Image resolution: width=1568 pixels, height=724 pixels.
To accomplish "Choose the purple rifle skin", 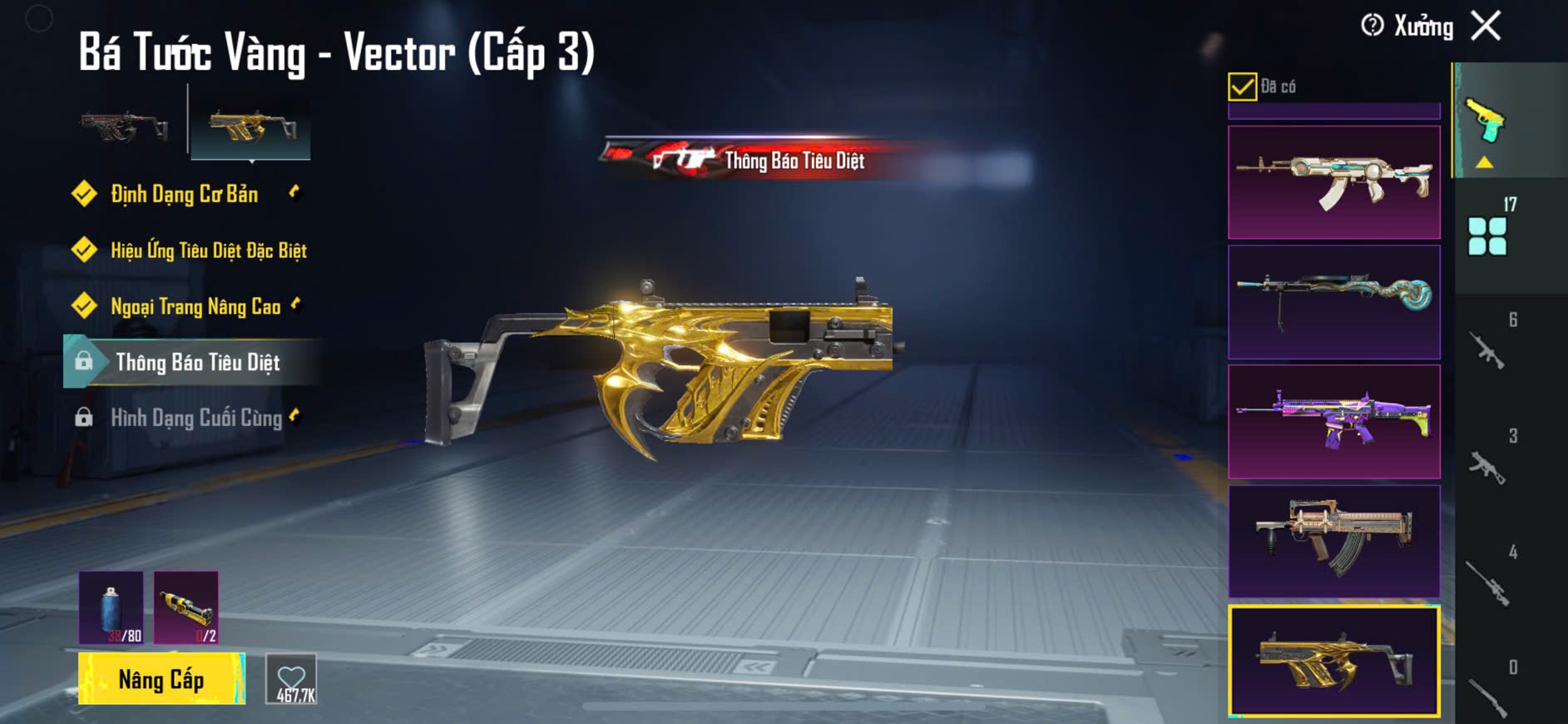I will click(1333, 421).
